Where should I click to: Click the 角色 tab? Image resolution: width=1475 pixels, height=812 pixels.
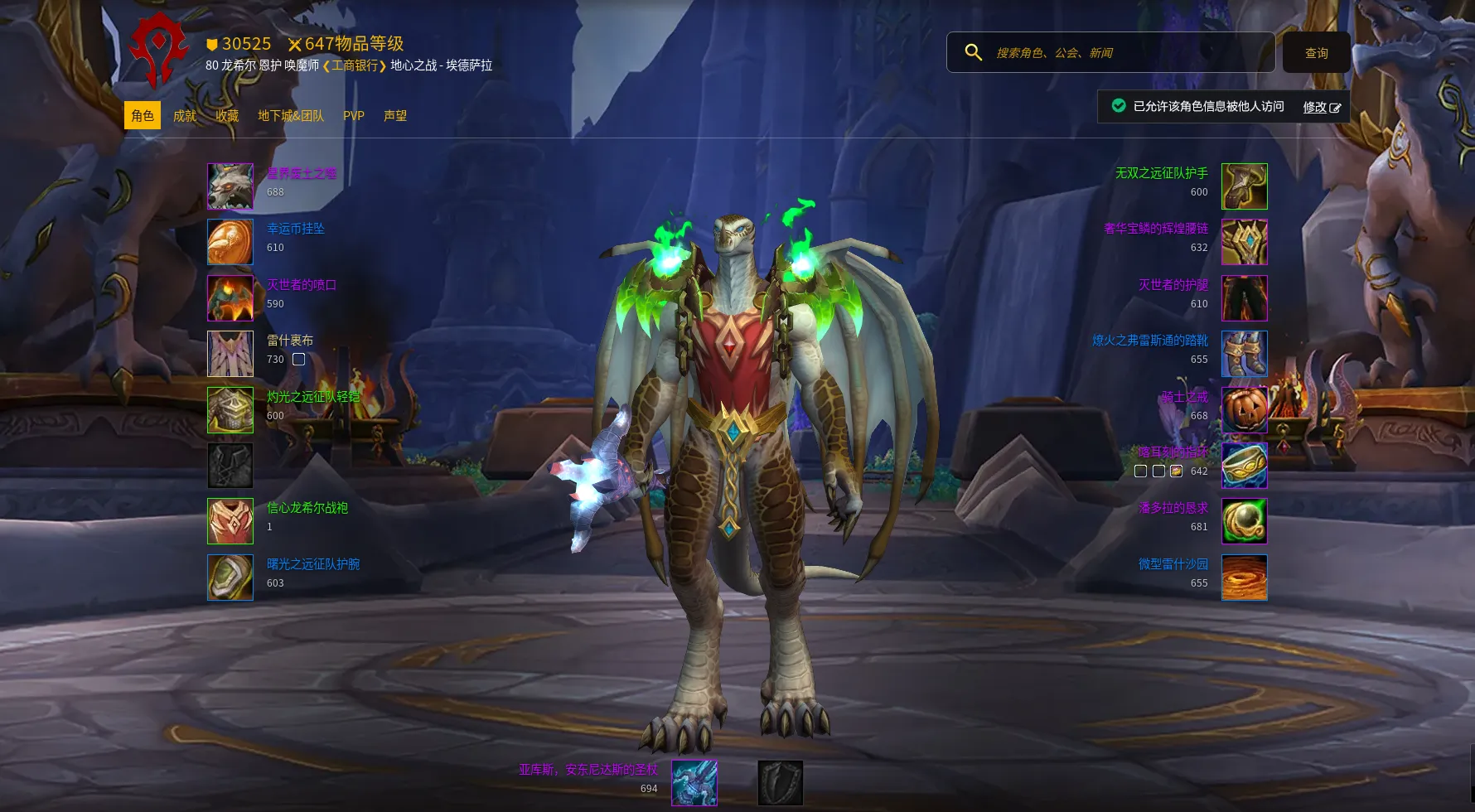(143, 116)
